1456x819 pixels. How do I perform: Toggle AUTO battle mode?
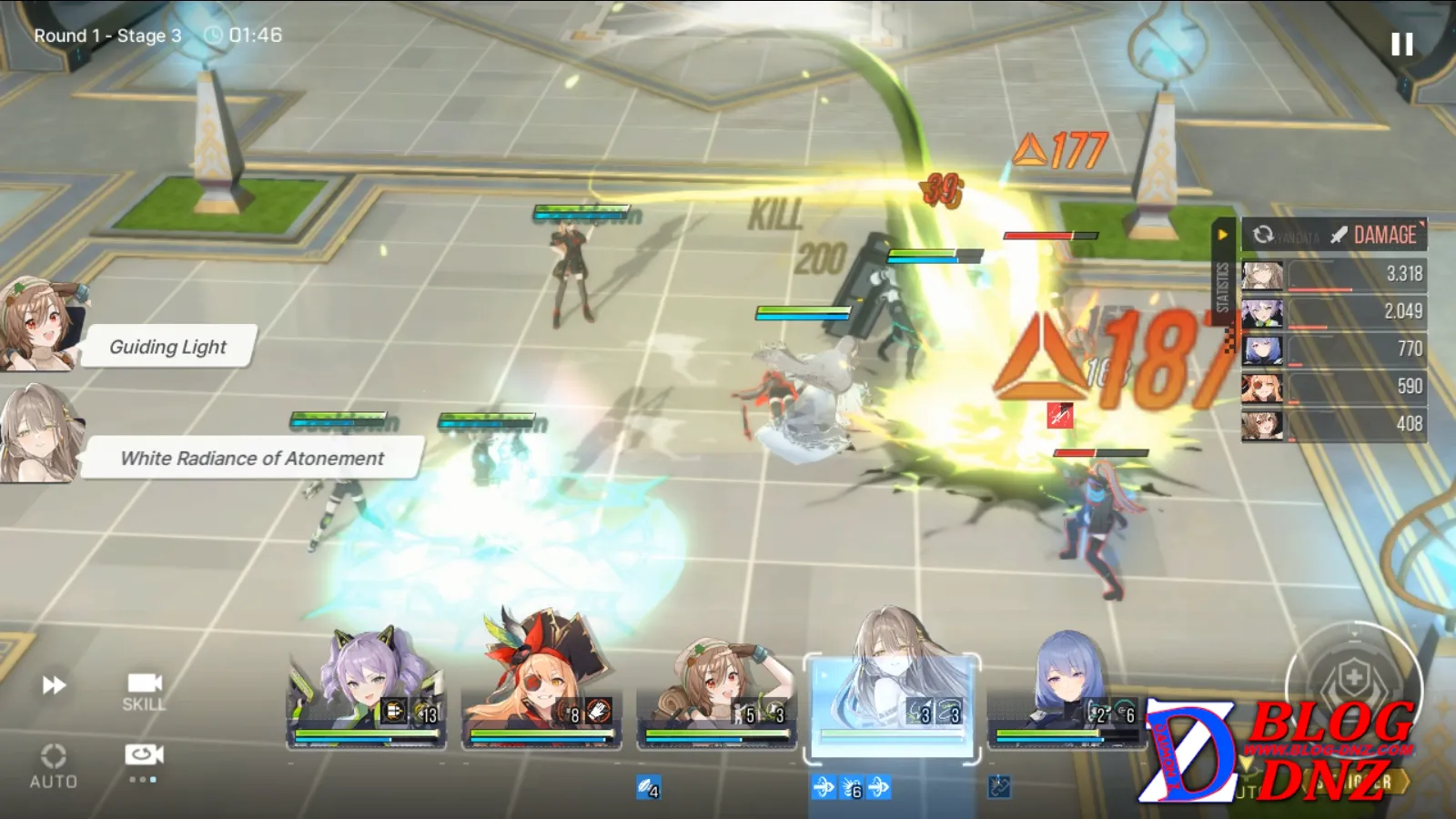(x=53, y=765)
